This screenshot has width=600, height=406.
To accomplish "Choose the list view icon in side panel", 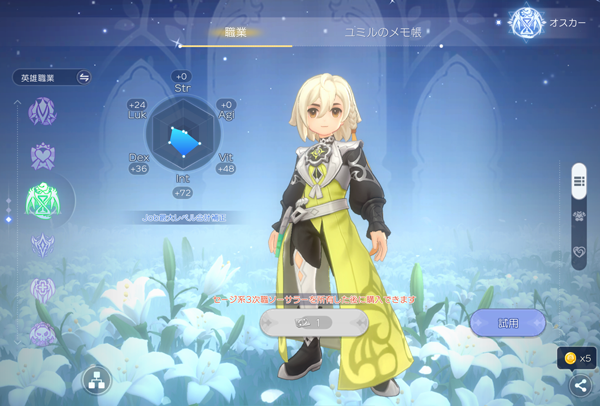I will click(579, 181).
